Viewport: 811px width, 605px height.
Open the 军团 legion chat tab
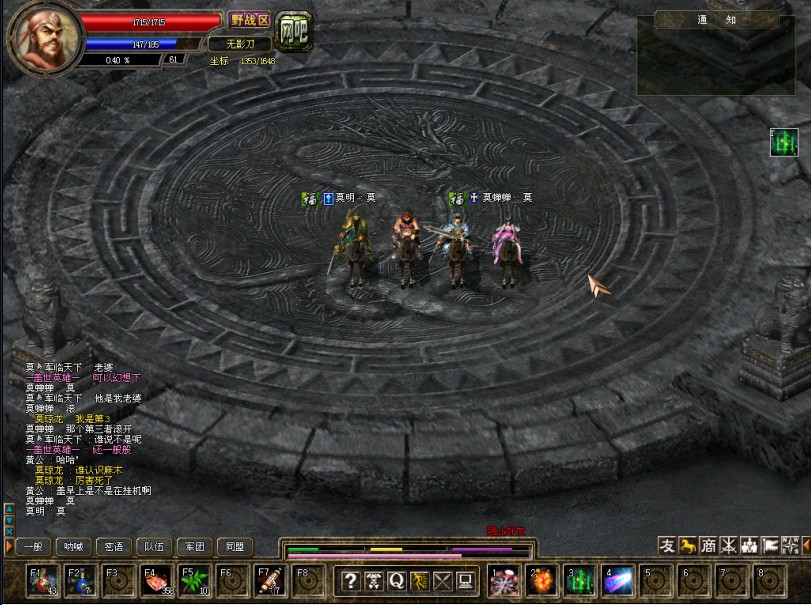pos(194,547)
